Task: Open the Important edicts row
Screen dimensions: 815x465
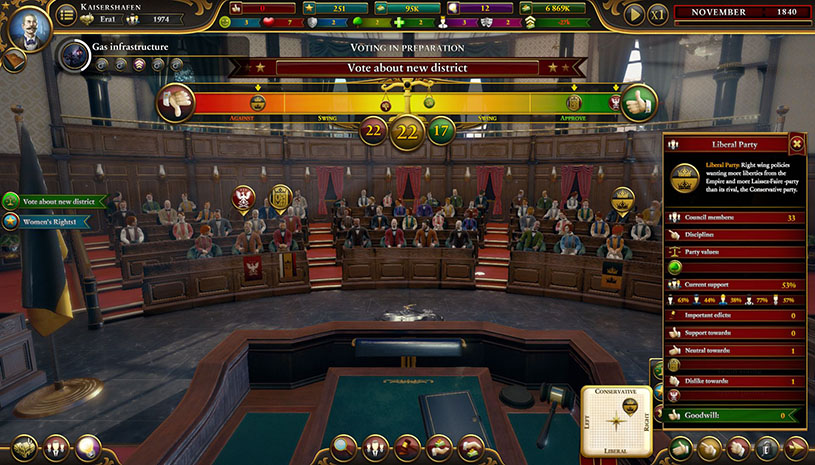Action: click(x=737, y=315)
